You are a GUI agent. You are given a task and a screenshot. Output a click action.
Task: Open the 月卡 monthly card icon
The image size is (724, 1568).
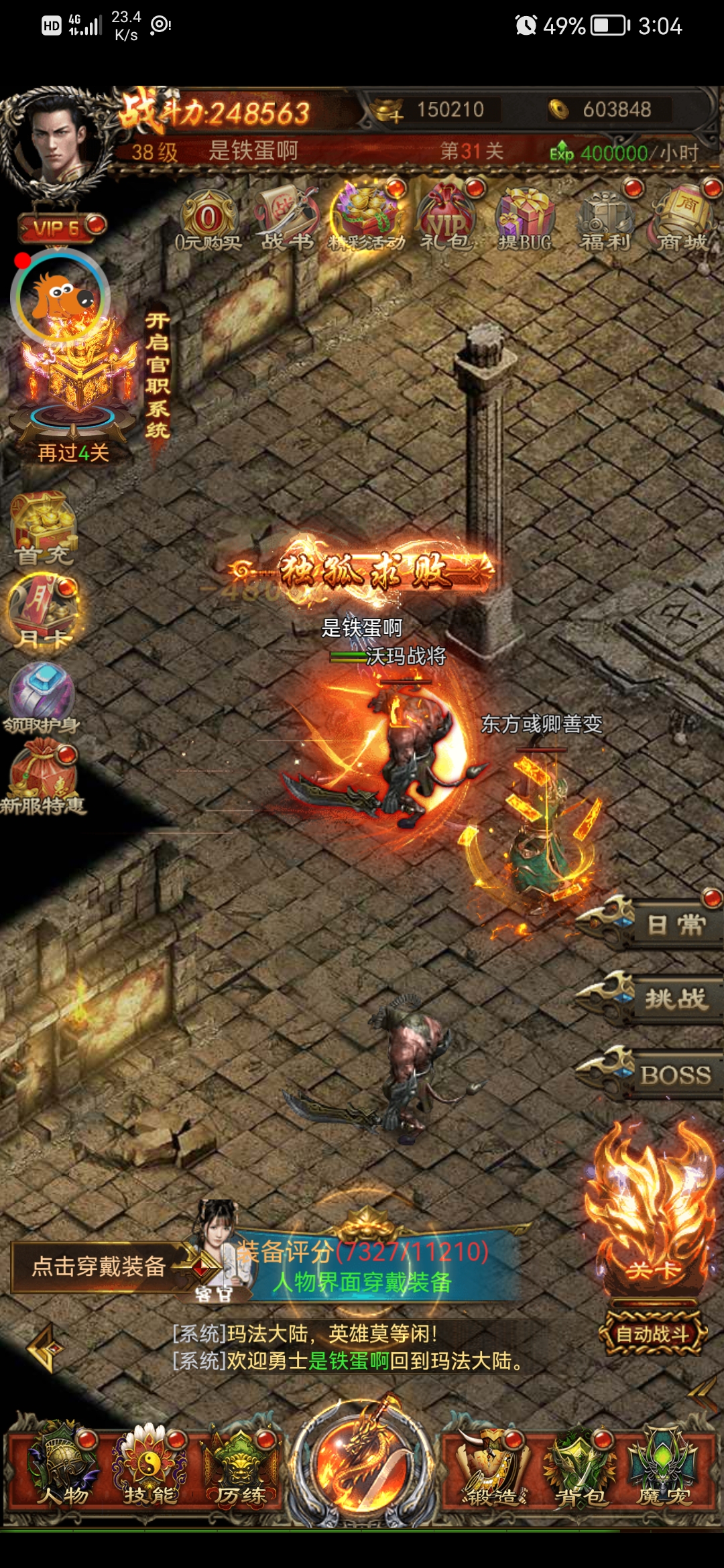click(43, 611)
